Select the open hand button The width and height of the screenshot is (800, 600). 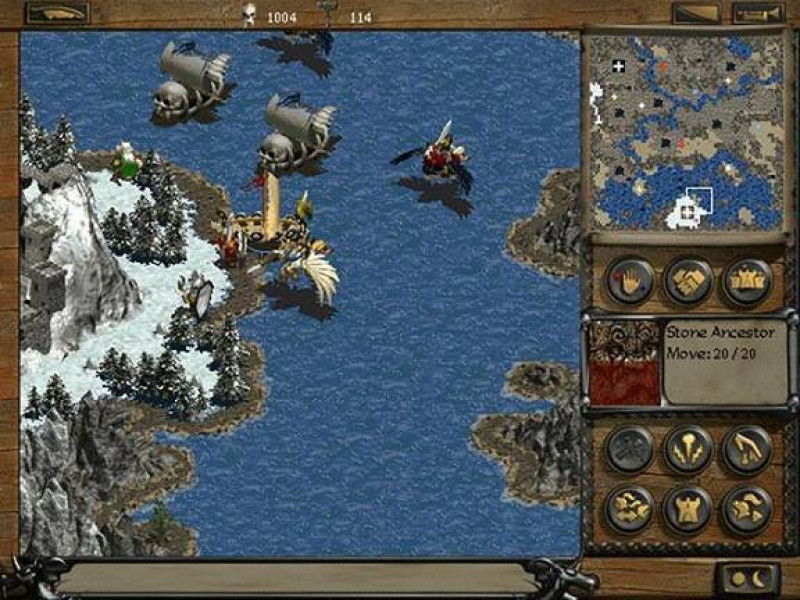pos(630,281)
